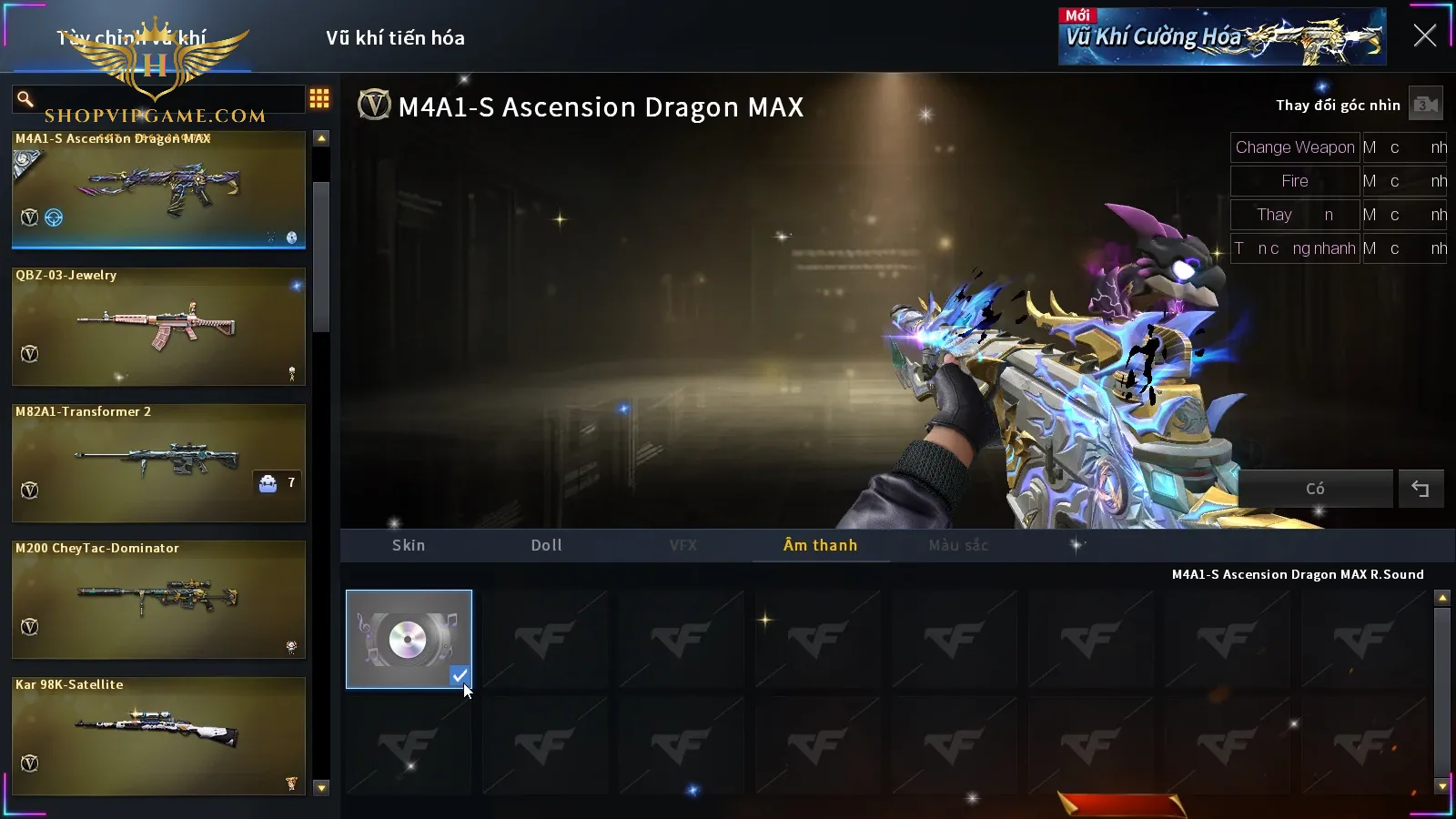Click the return arrow button
The height and width of the screenshot is (819, 1456).
coord(1421,489)
